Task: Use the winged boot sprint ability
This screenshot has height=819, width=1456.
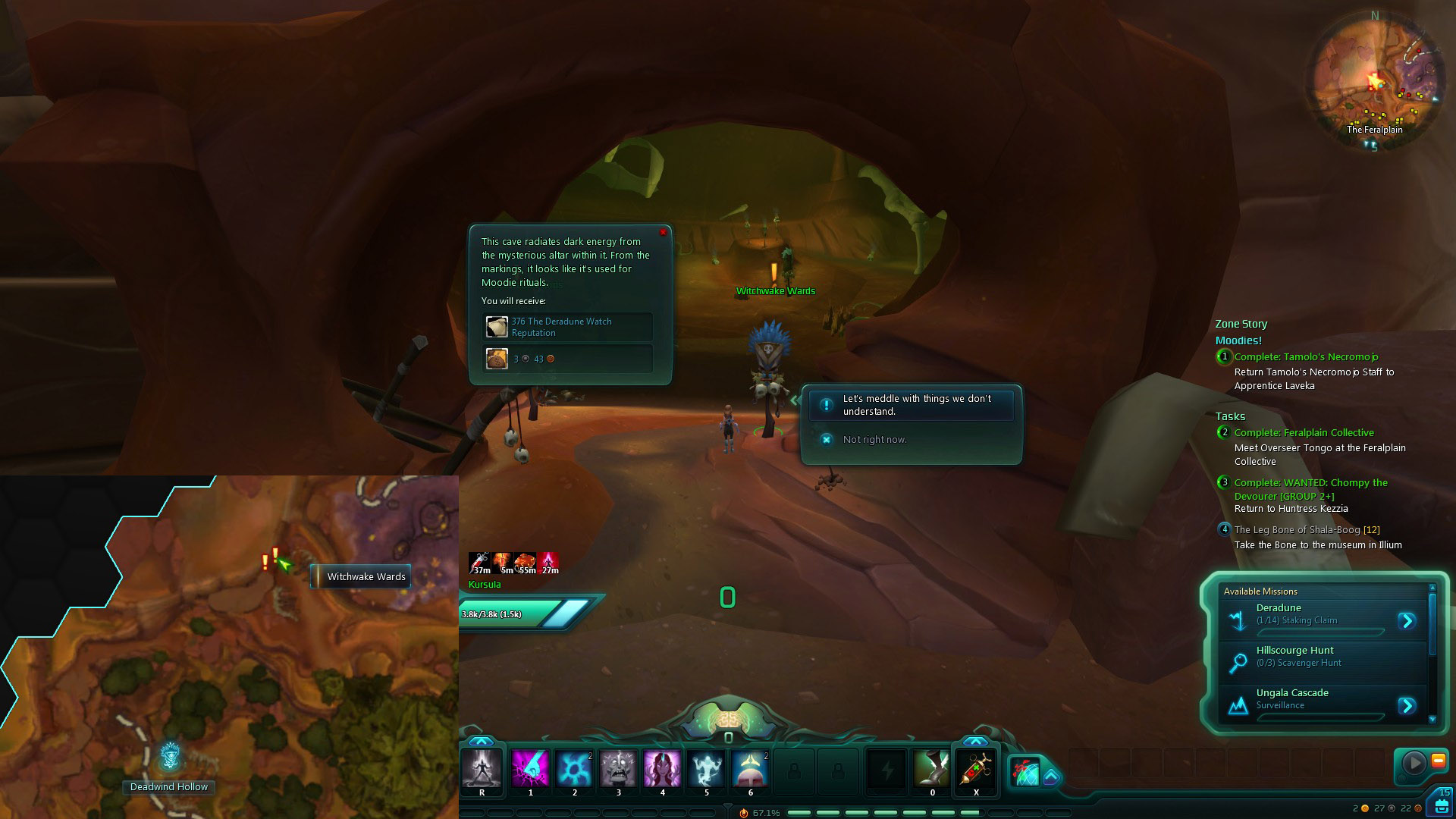Action: click(931, 769)
